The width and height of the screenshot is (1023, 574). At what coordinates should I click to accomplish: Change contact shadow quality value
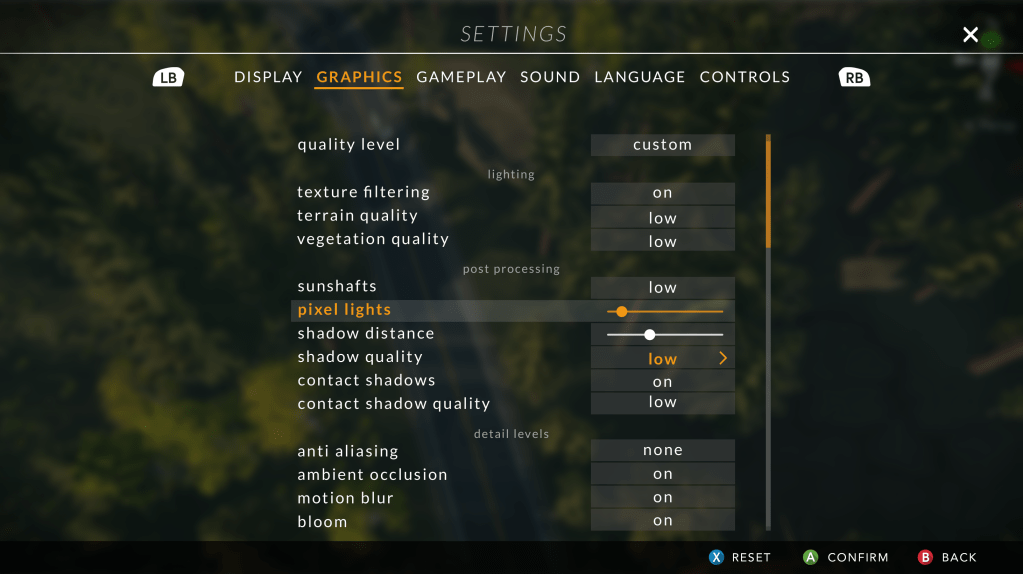click(662, 402)
